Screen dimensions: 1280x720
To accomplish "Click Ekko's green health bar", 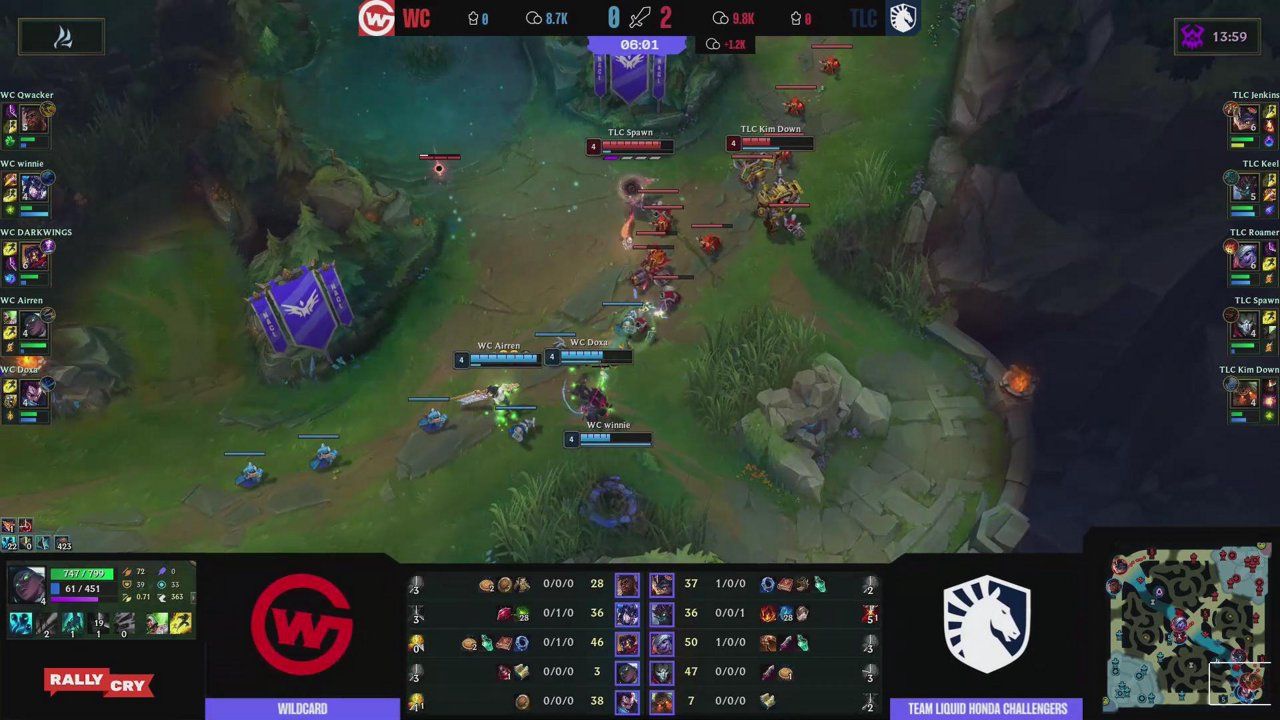I will click(82, 573).
